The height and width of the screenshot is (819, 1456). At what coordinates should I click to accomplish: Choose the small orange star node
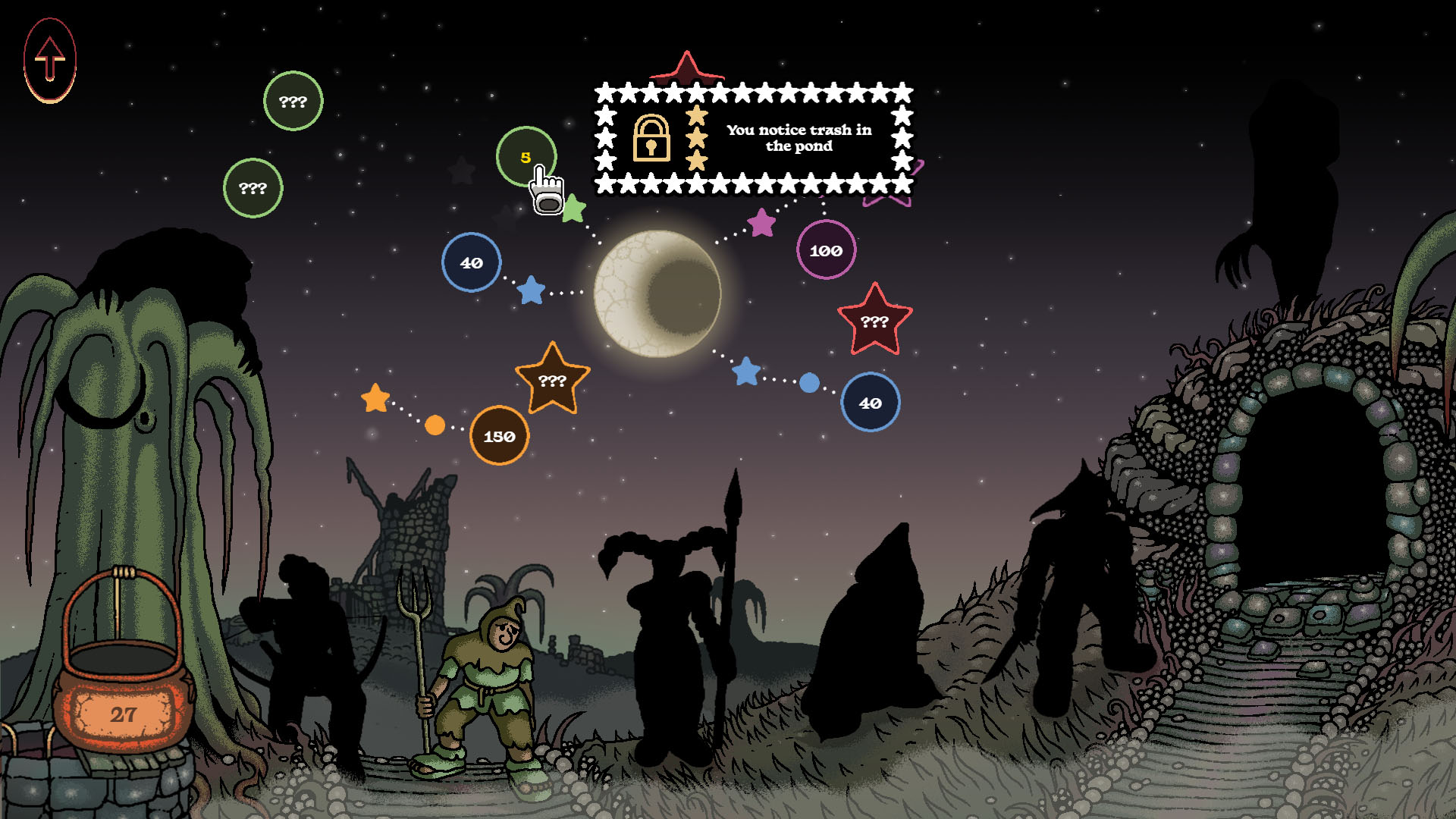(x=375, y=398)
